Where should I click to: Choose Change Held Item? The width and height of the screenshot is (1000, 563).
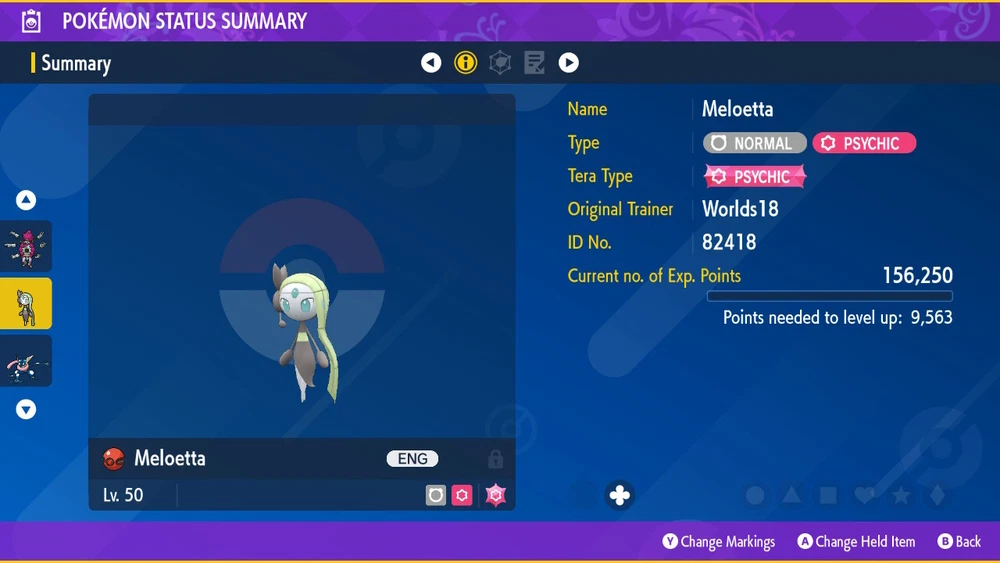click(856, 542)
